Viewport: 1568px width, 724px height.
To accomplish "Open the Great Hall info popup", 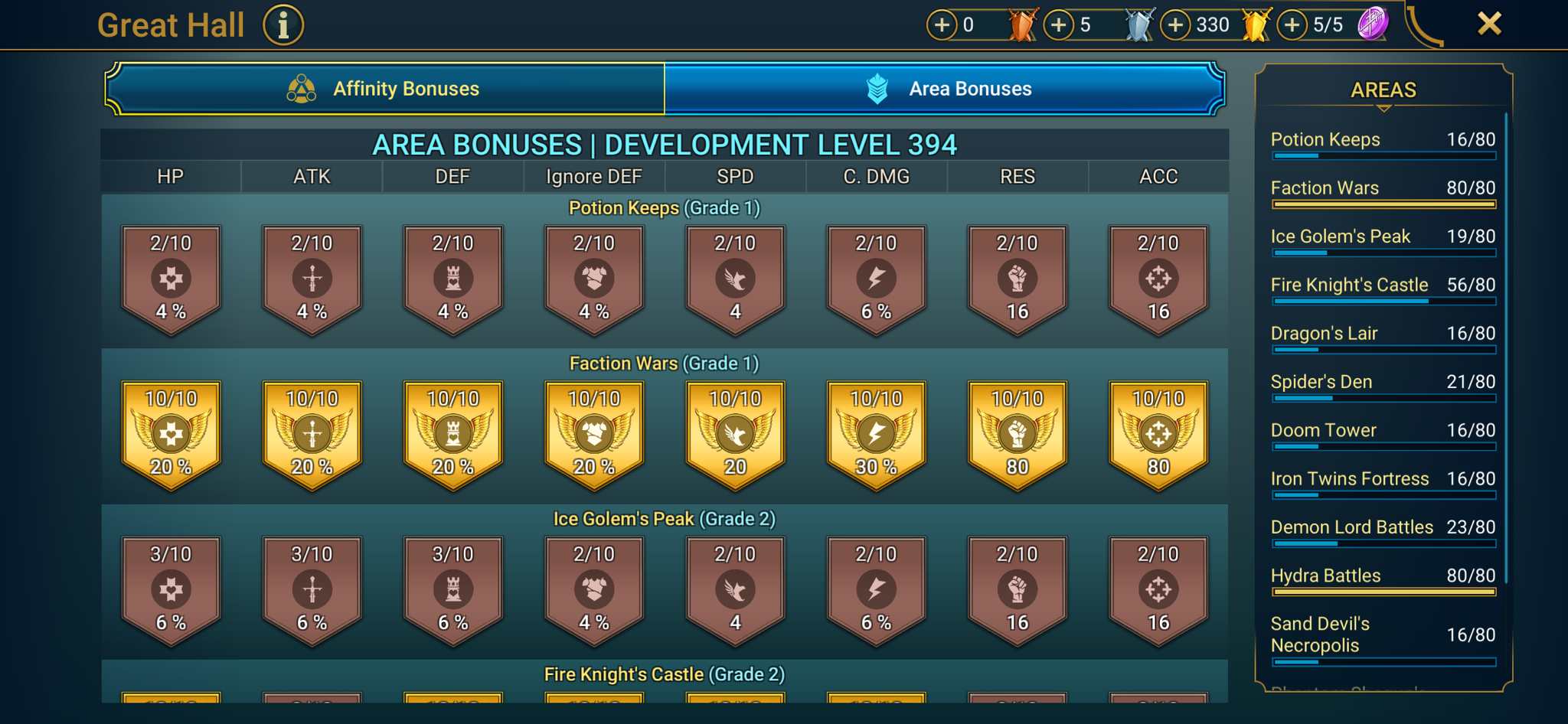I will coord(282,24).
